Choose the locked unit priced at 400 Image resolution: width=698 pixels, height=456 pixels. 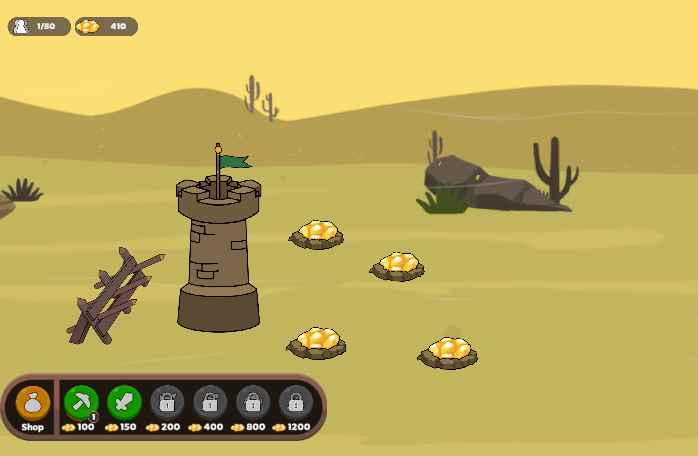[x=210, y=402]
